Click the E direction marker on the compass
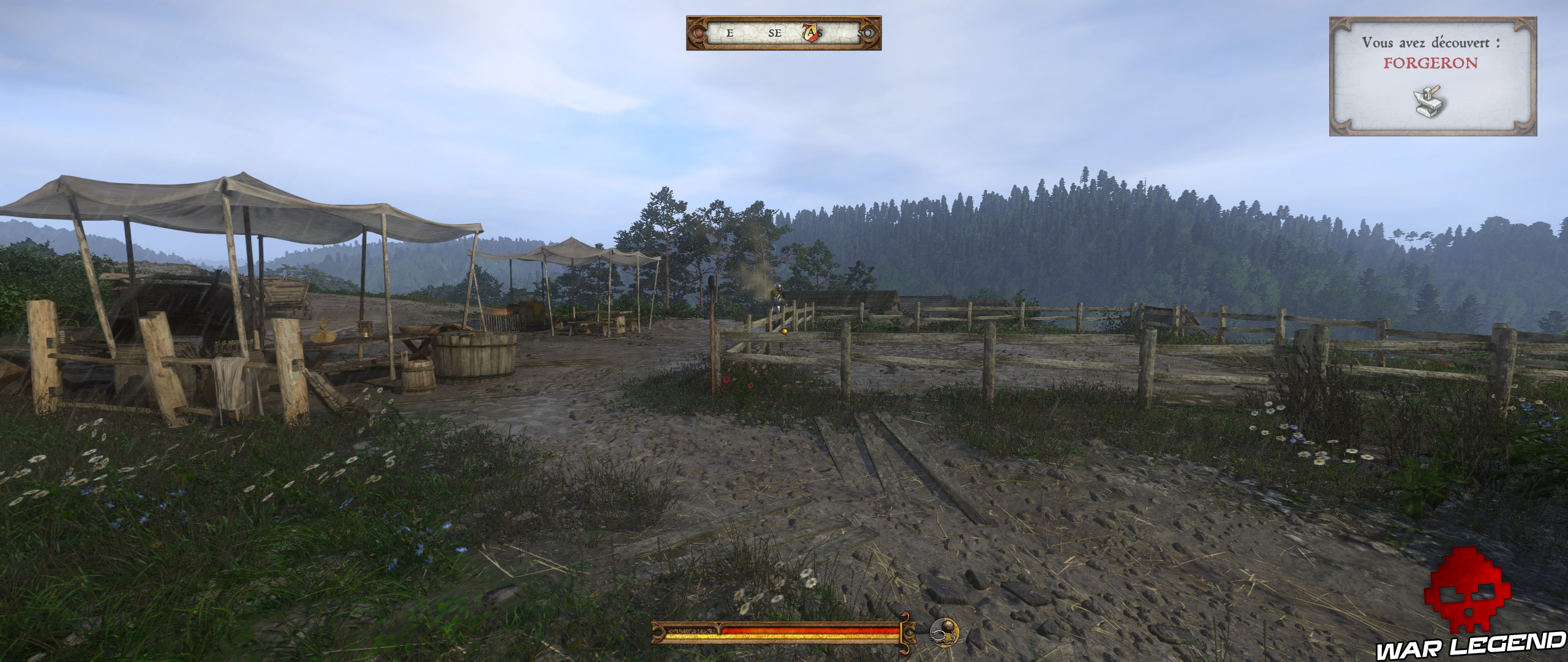Viewport: 1568px width, 662px height. pyautogui.click(x=729, y=34)
